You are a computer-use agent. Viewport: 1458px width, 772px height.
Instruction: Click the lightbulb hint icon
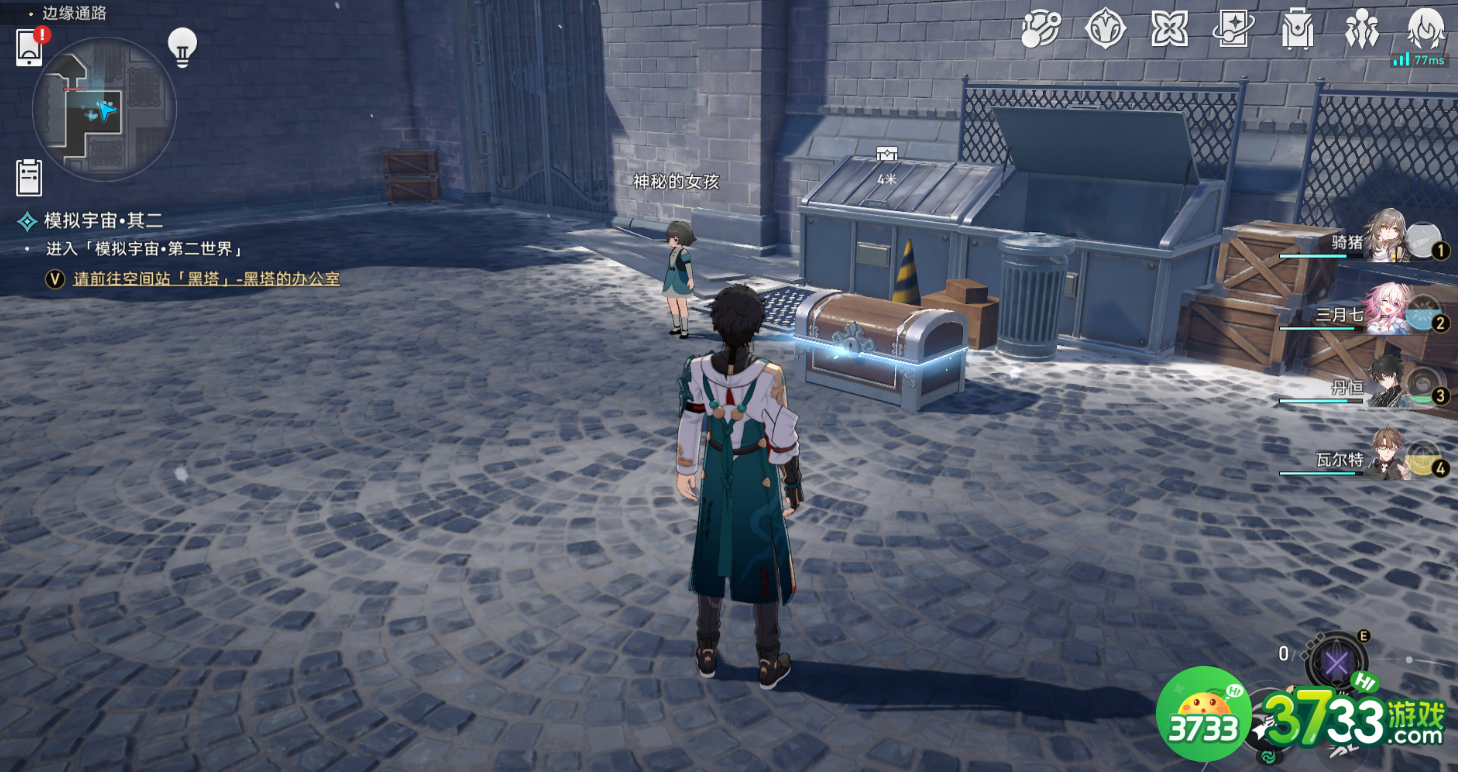pyautogui.click(x=181, y=47)
